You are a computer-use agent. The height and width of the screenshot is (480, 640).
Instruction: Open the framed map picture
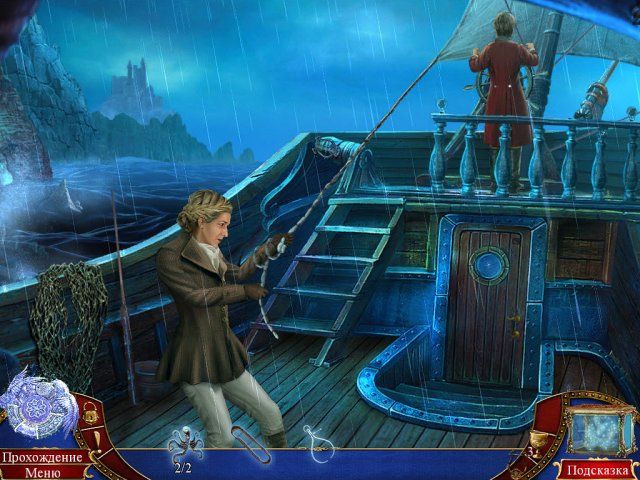click(599, 427)
